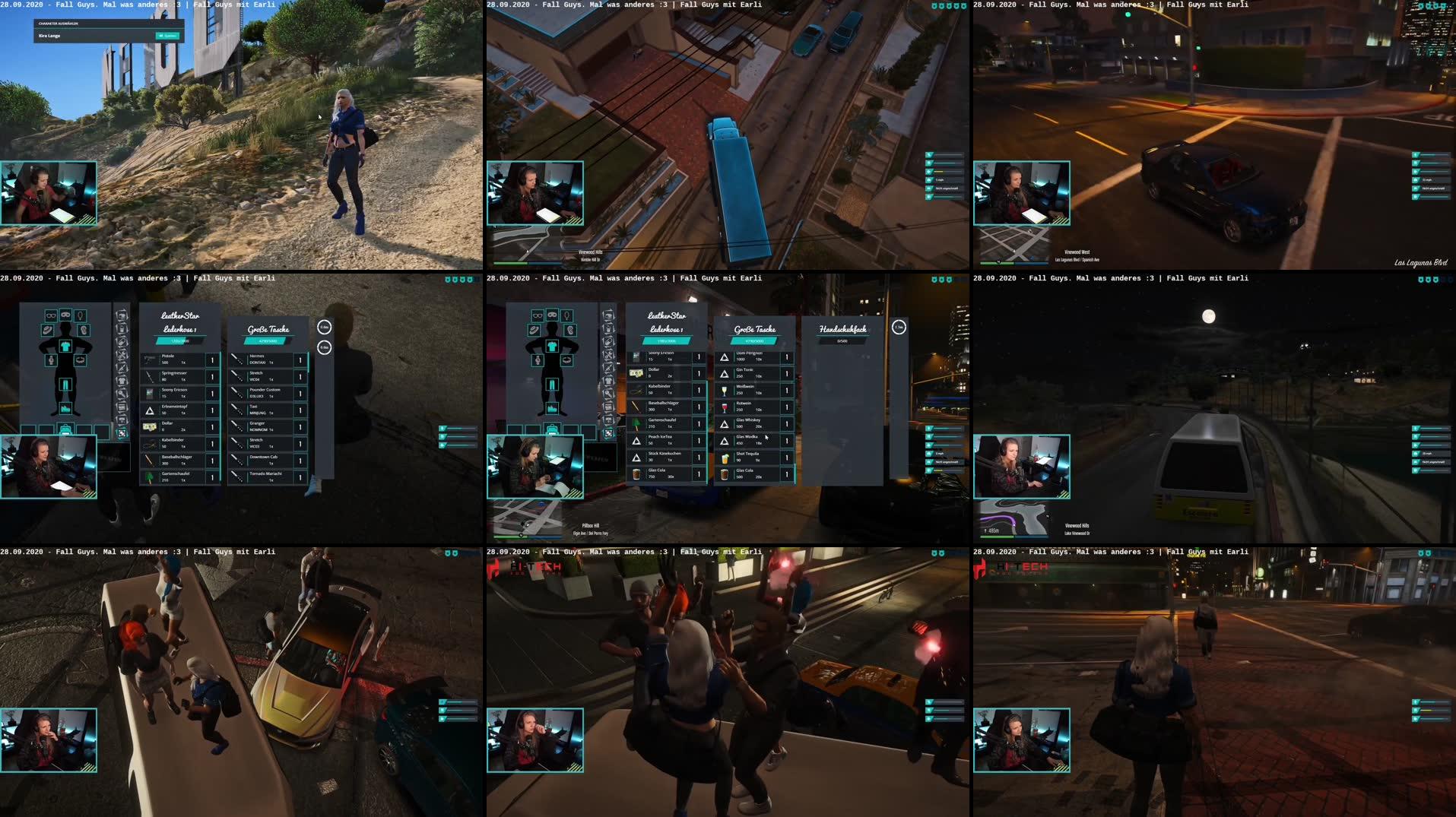Select the glasses clothing slot icon
This screenshot has width=1456, height=817.
pyautogui.click(x=50, y=316)
